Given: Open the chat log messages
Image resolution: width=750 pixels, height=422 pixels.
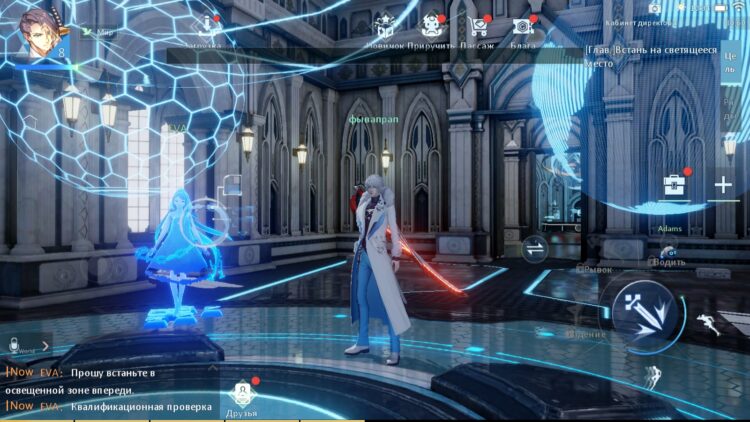Looking at the screenshot, I should (110, 390).
